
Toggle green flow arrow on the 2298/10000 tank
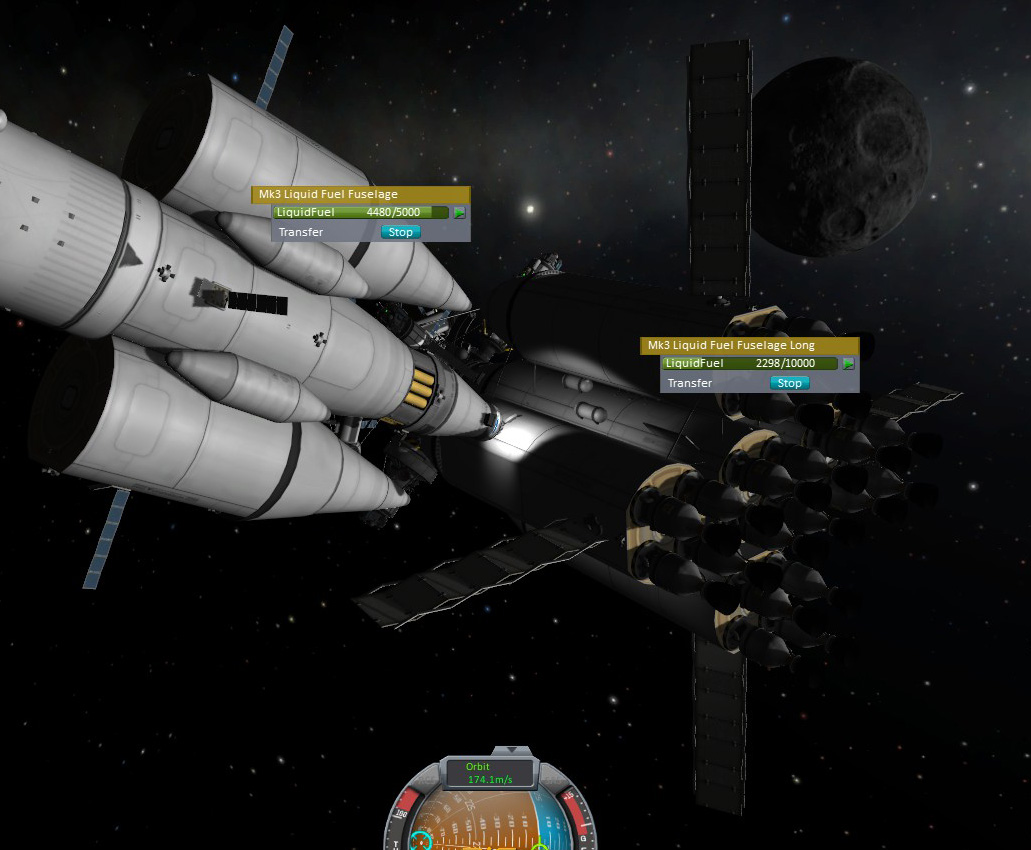pyautogui.click(x=849, y=364)
